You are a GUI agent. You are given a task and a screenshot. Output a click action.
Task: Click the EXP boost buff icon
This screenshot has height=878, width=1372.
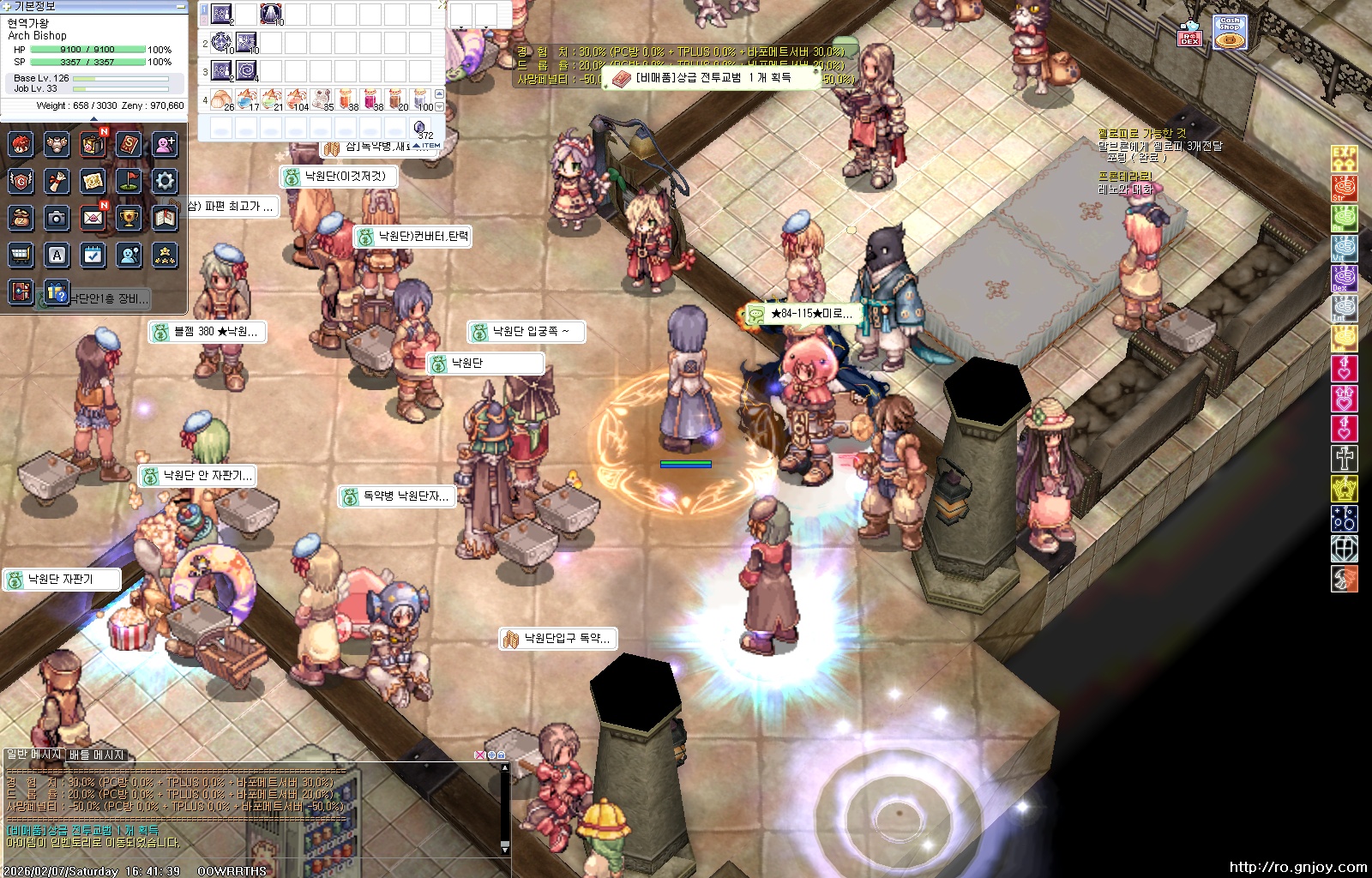tap(1344, 158)
